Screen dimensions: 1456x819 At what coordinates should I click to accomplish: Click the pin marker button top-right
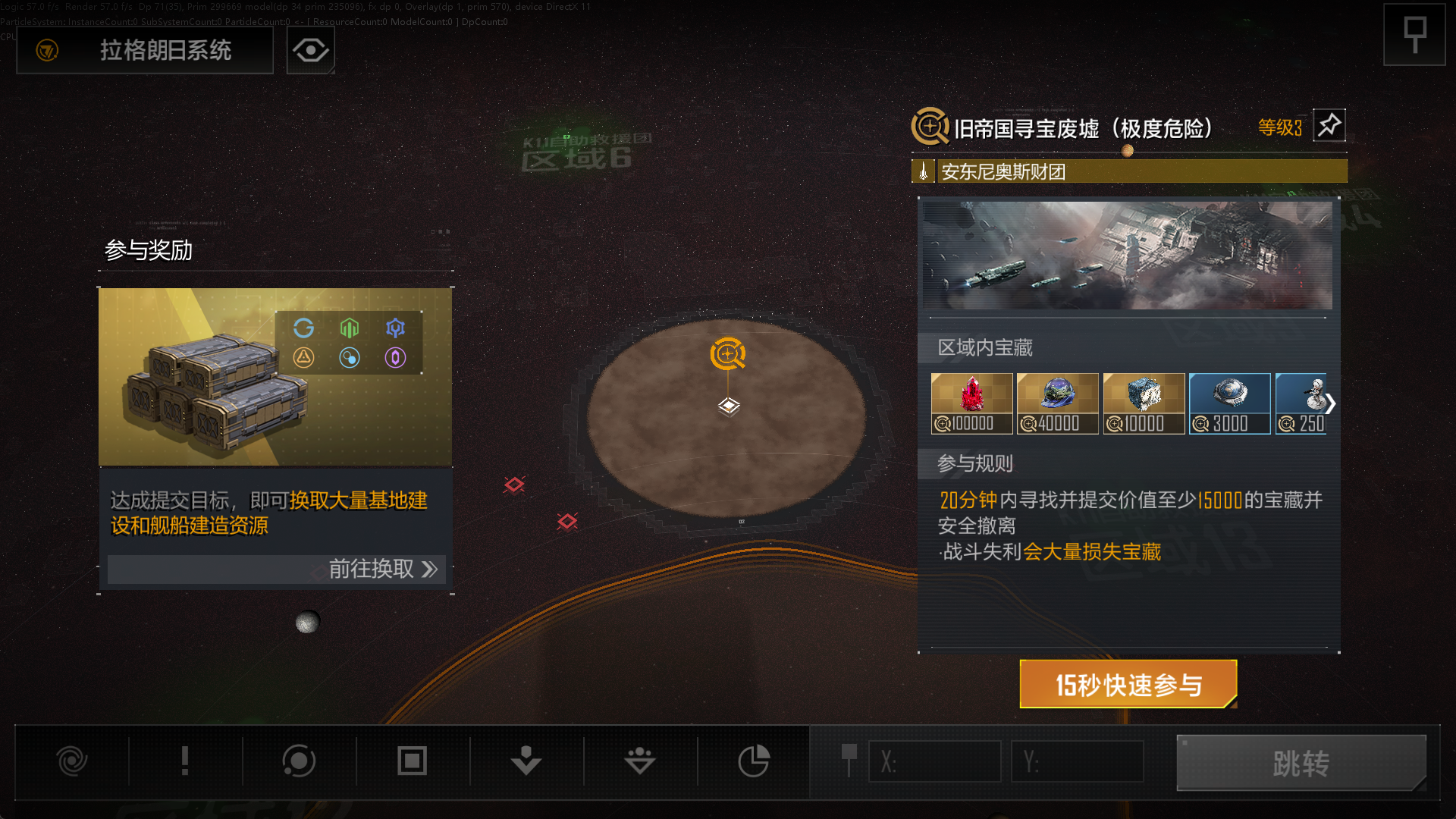click(1414, 35)
